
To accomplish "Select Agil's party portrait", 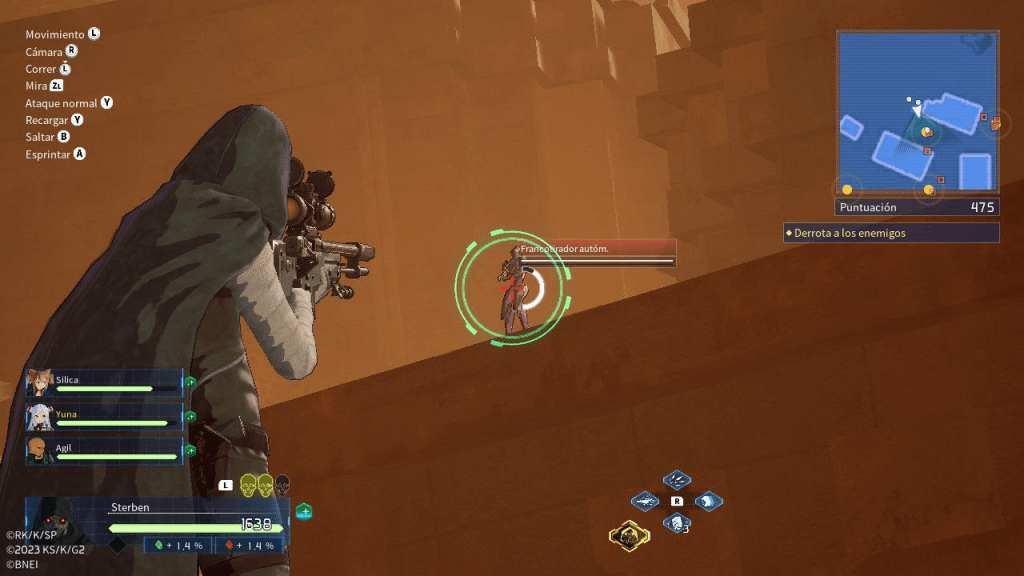I will point(40,450).
